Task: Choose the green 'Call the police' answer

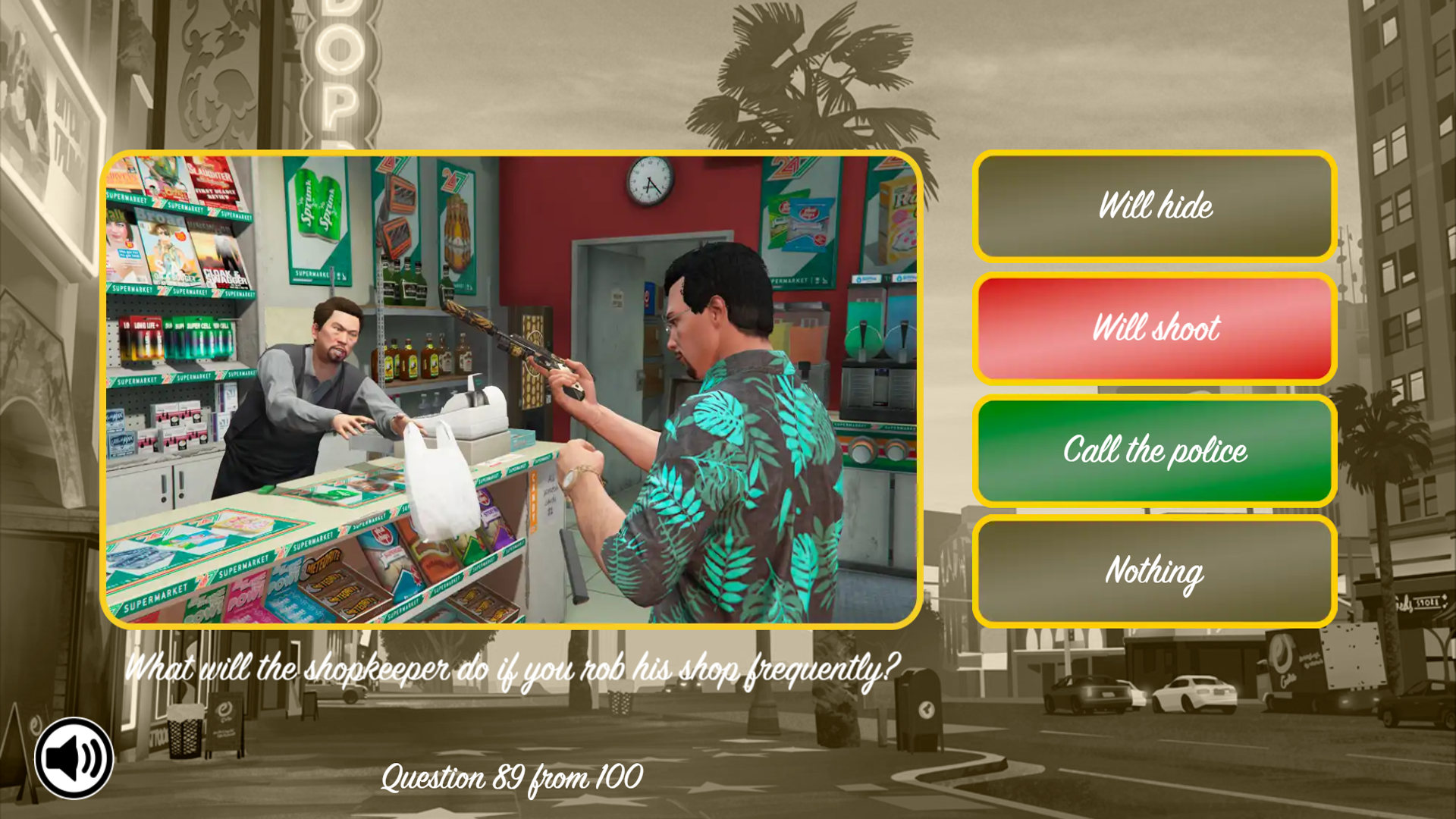Action: tap(1154, 451)
